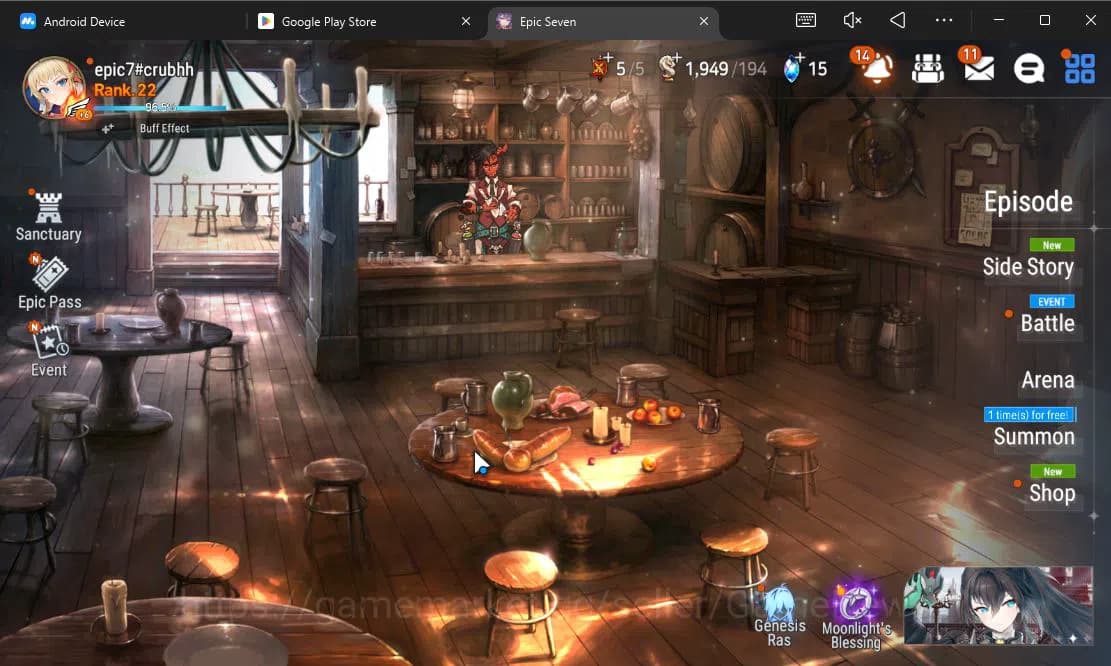Image resolution: width=1111 pixels, height=666 pixels.
Task: Enter the Side Story mode
Action: 1028,267
